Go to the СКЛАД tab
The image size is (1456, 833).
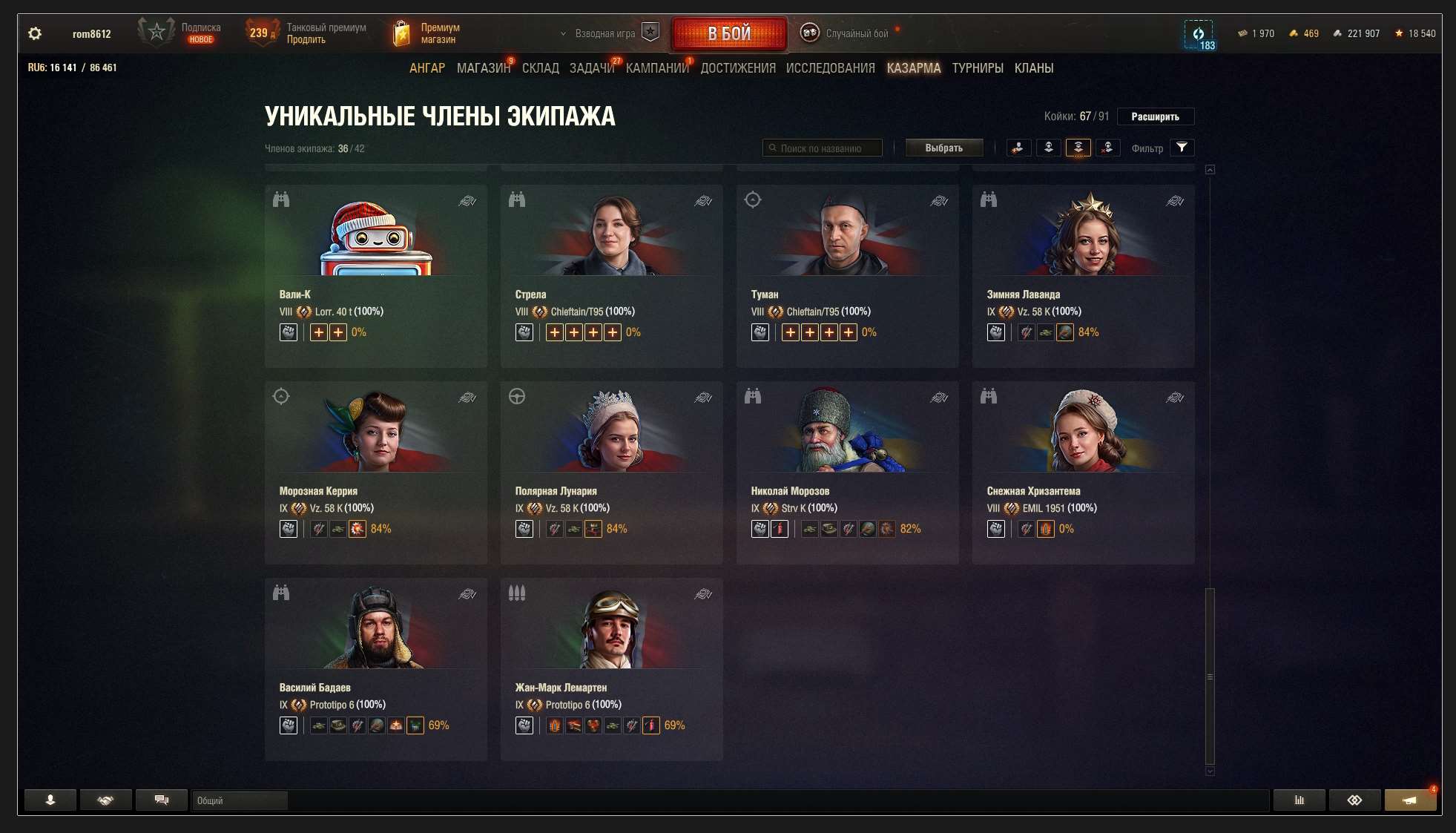540,68
